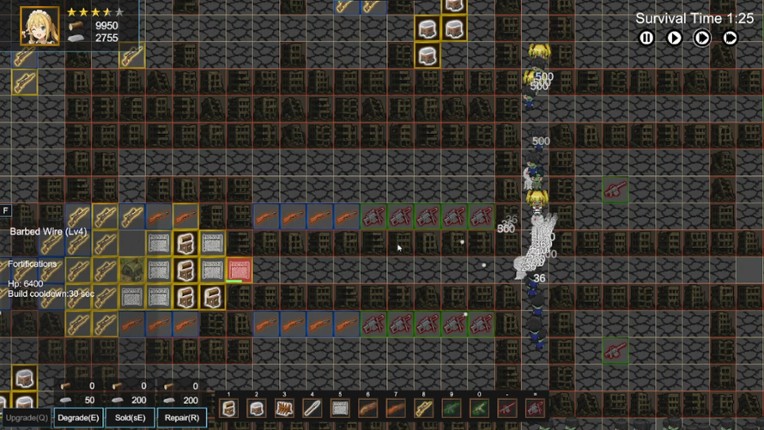
Task: Click the Upgrade(Q) button
Action: (x=25, y=417)
